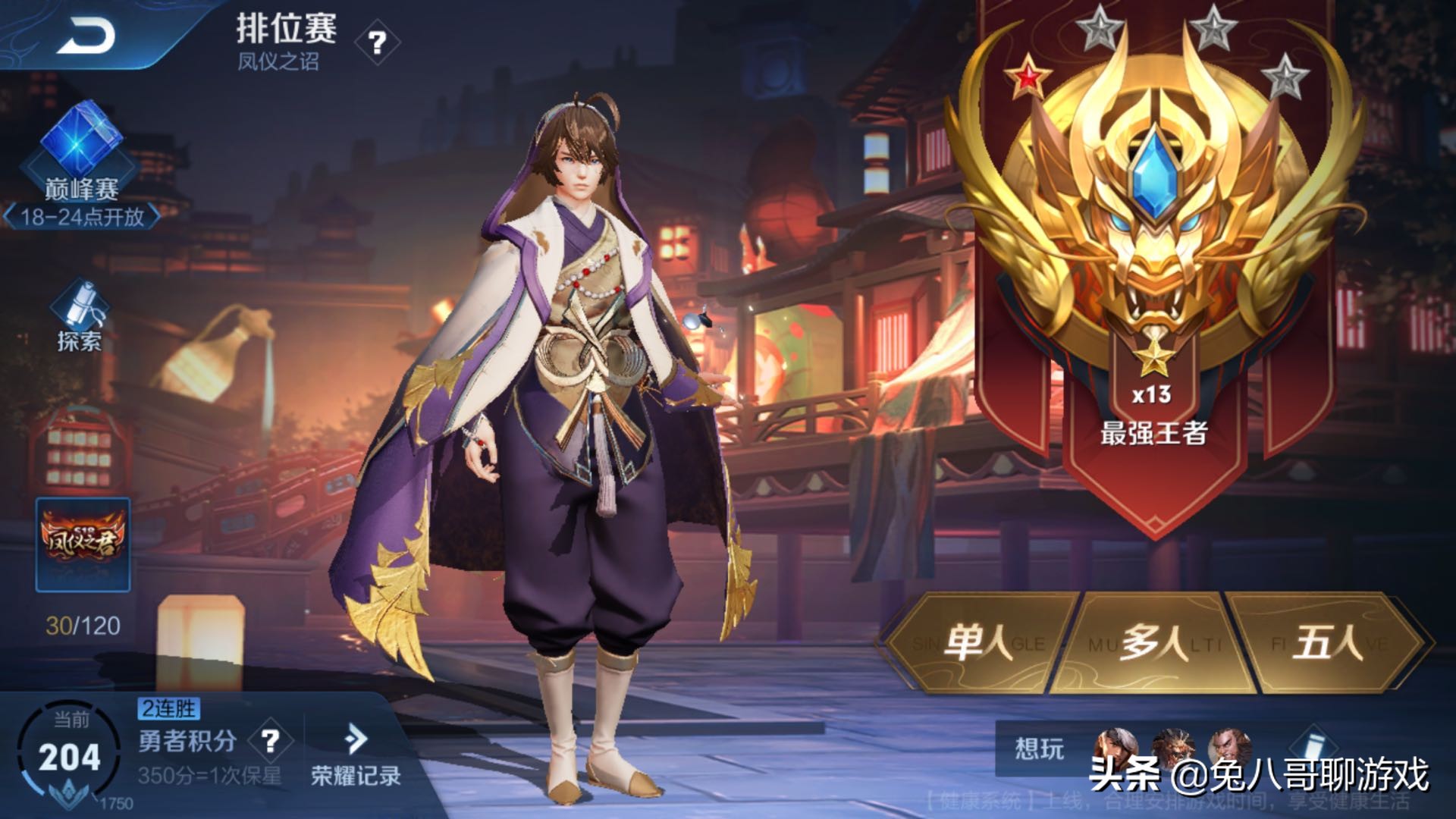The height and width of the screenshot is (819, 1456).
Task: Select the 五人 five-player ranked queue
Action: point(1327,644)
